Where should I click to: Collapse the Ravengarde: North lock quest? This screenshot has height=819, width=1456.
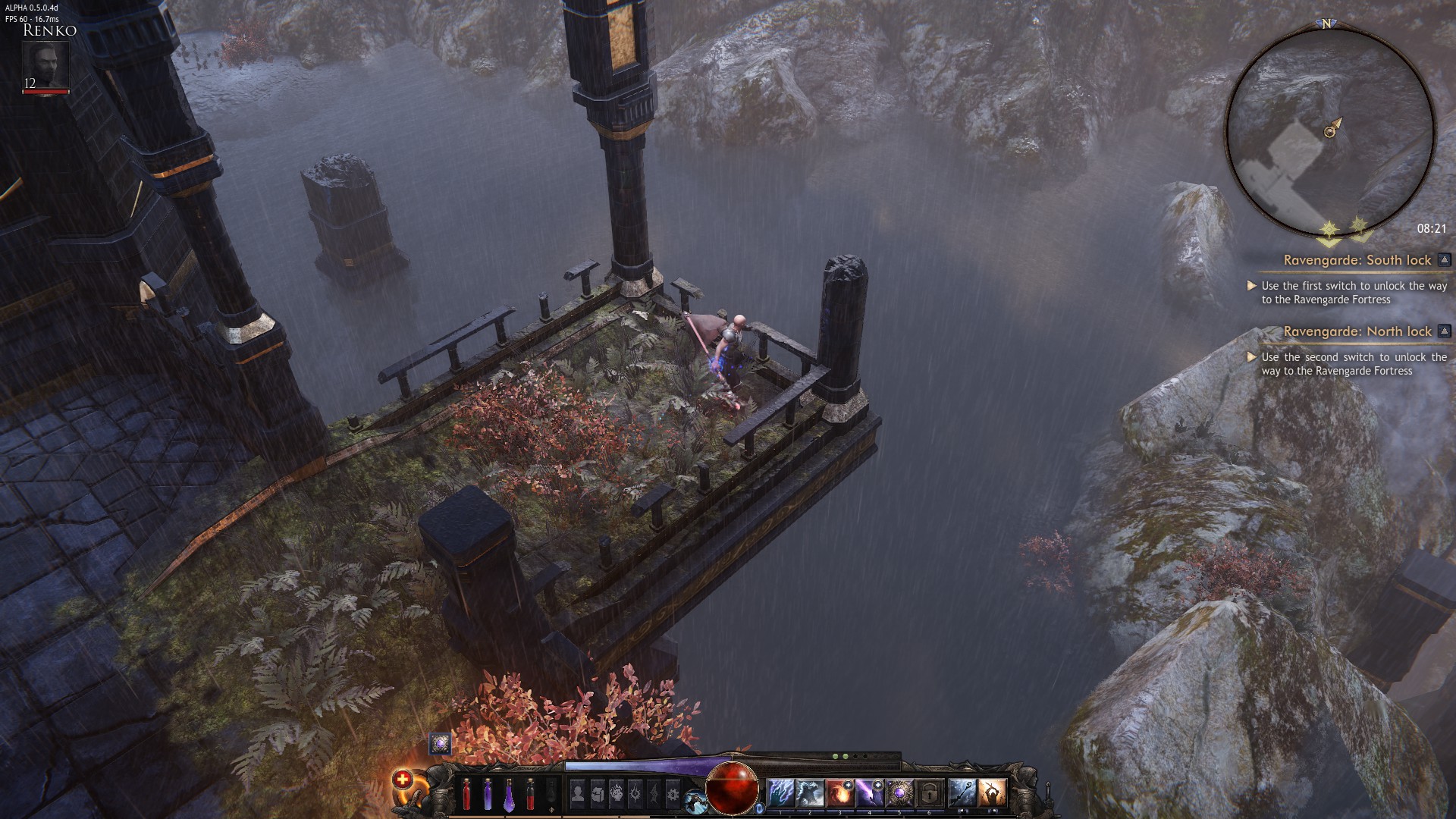1444,331
